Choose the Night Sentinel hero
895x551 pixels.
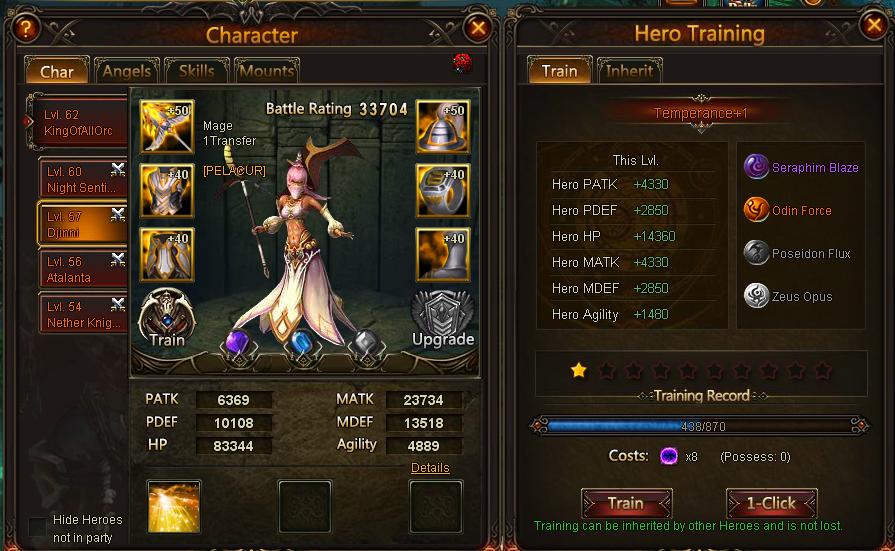click(x=81, y=179)
